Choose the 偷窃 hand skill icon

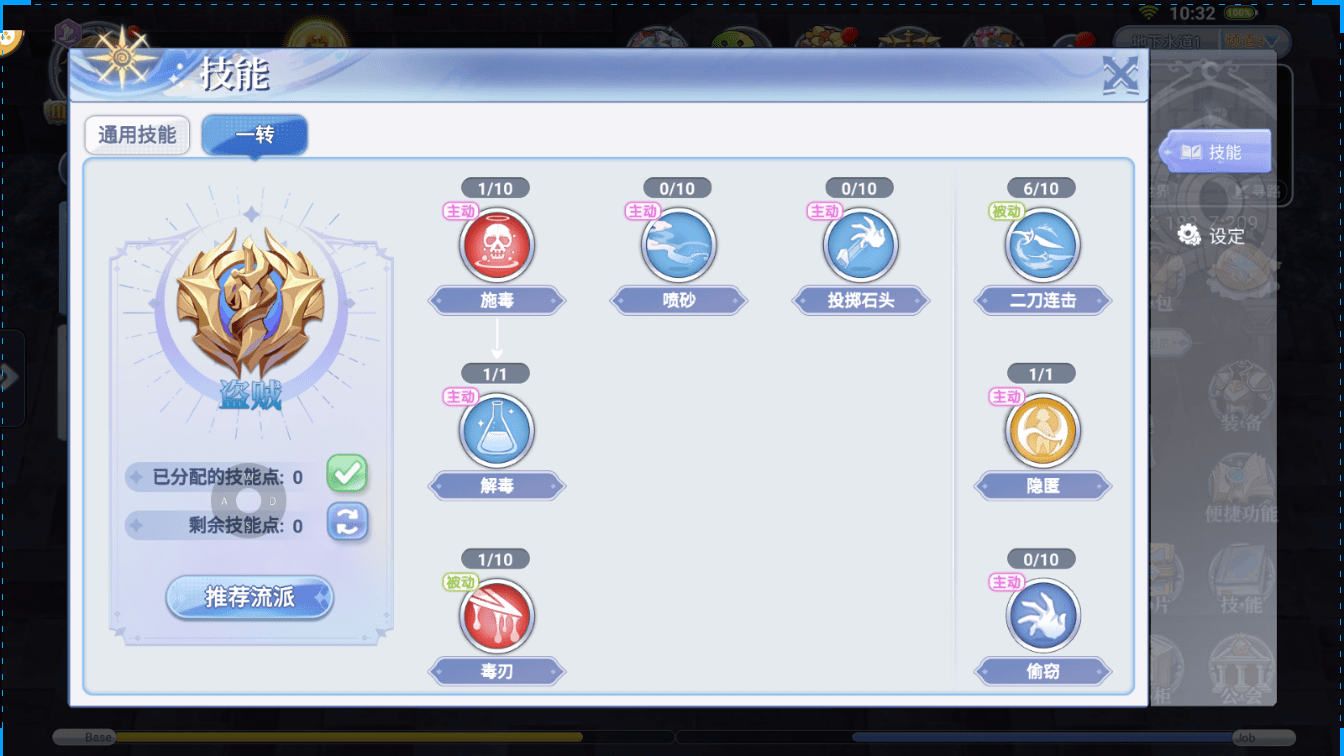coord(1042,617)
